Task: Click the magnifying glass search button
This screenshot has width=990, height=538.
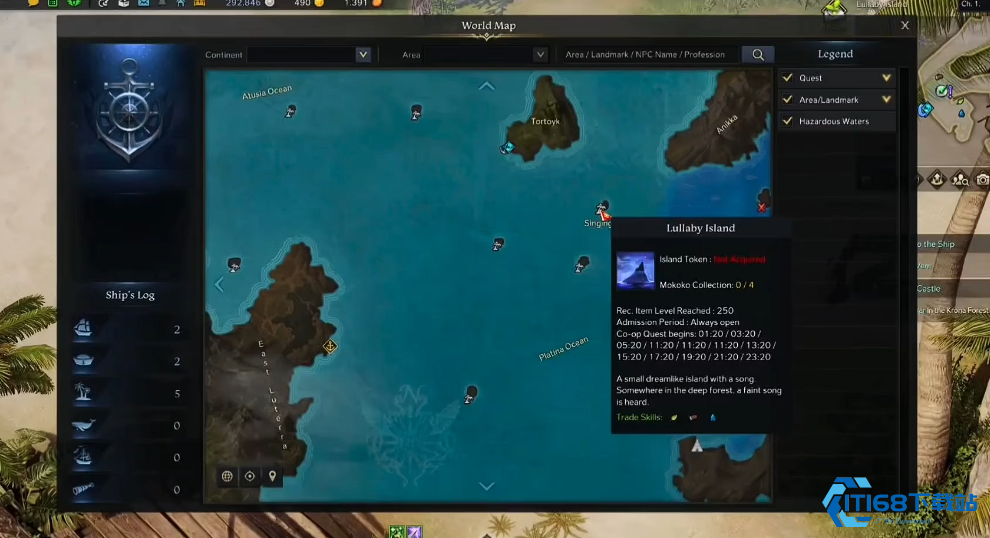Action: pyautogui.click(x=758, y=55)
